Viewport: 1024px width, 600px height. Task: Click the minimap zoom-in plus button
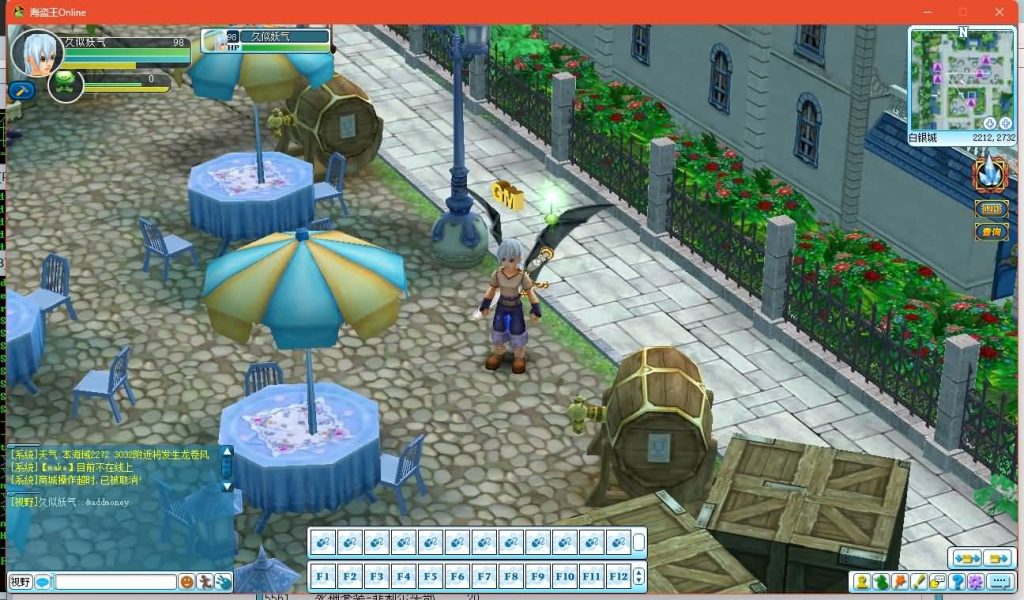[1005, 123]
